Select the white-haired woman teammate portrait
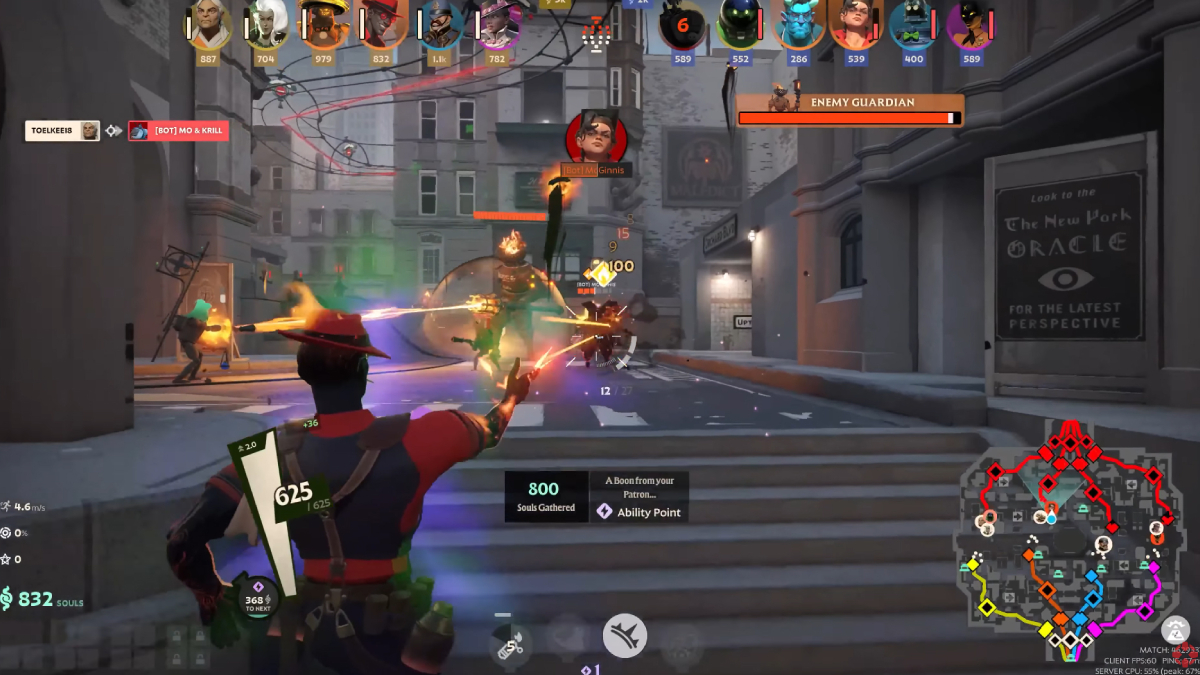The image size is (1200, 675). click(265, 26)
